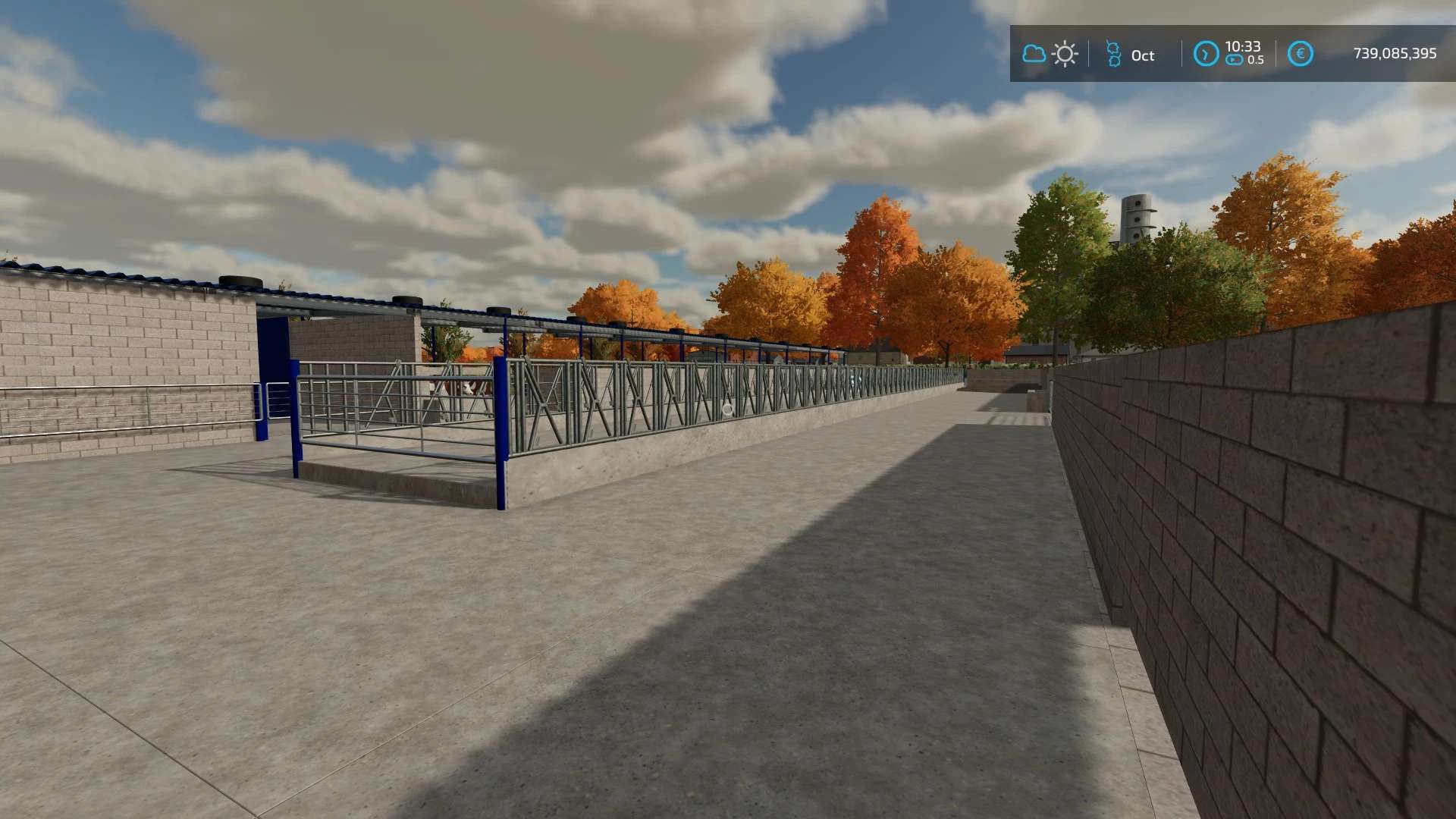Screen dimensions: 1456x819
Task: Select the sunny forecast icon
Action: tap(1065, 54)
